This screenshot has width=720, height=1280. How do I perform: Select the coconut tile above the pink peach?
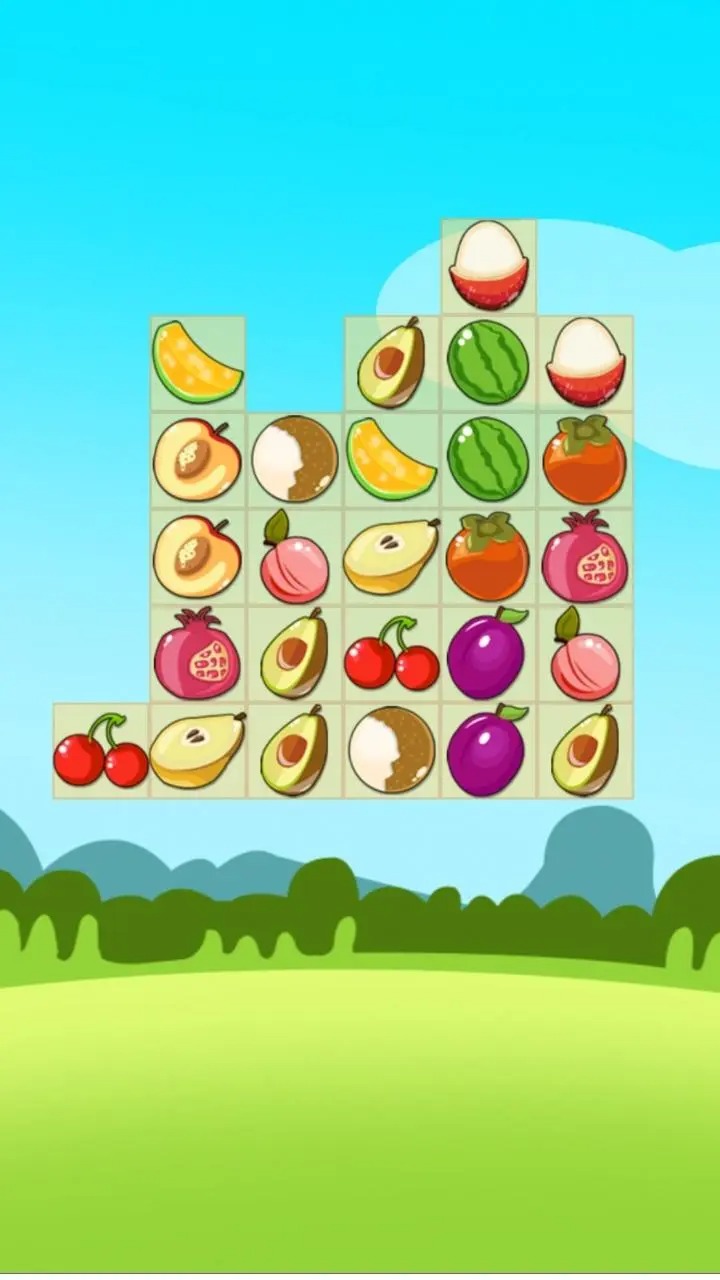point(294,459)
